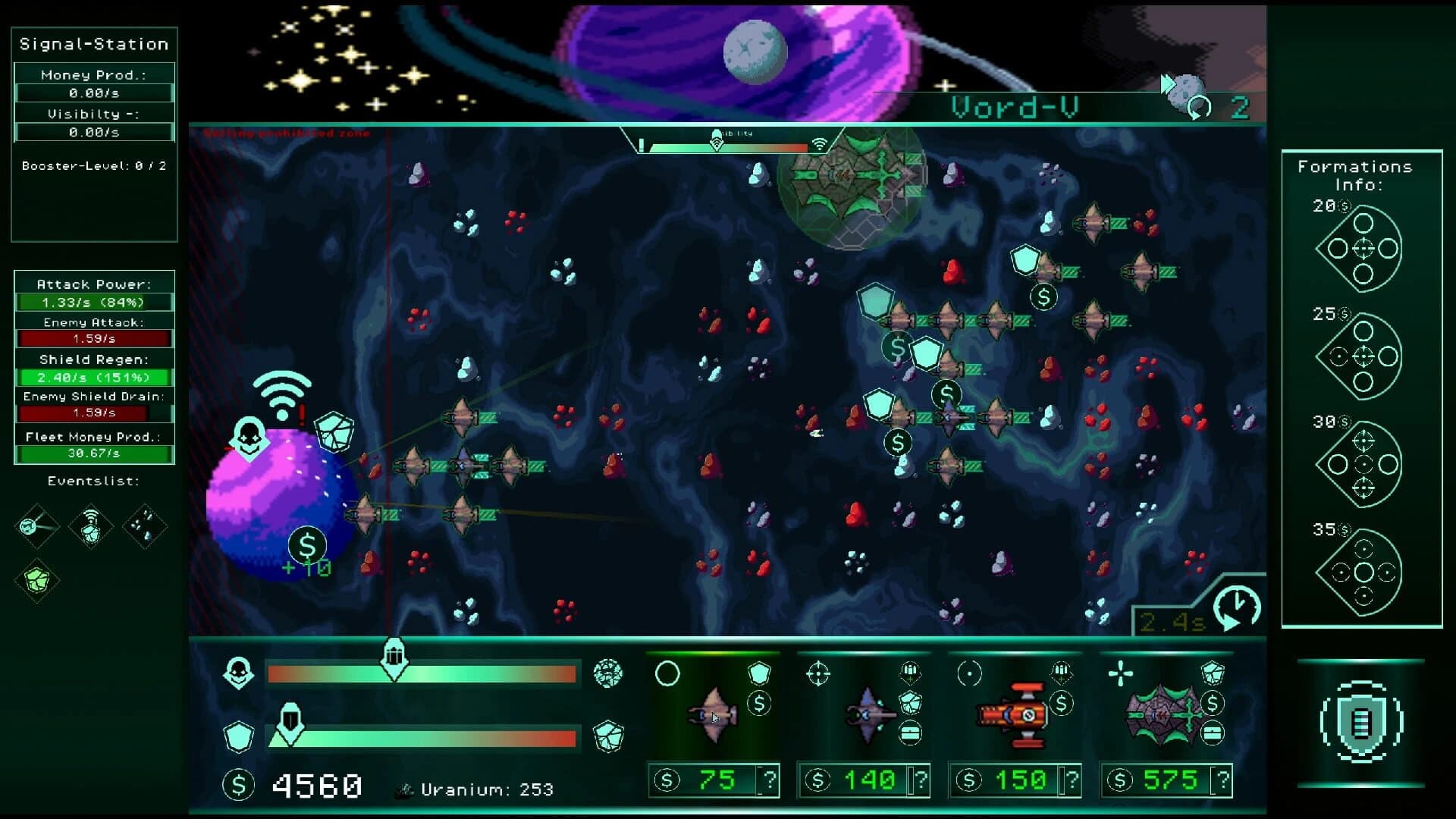The image size is (1456, 819).
Task: Toggle shield mode for the 75-cost ship
Action: 760,672
